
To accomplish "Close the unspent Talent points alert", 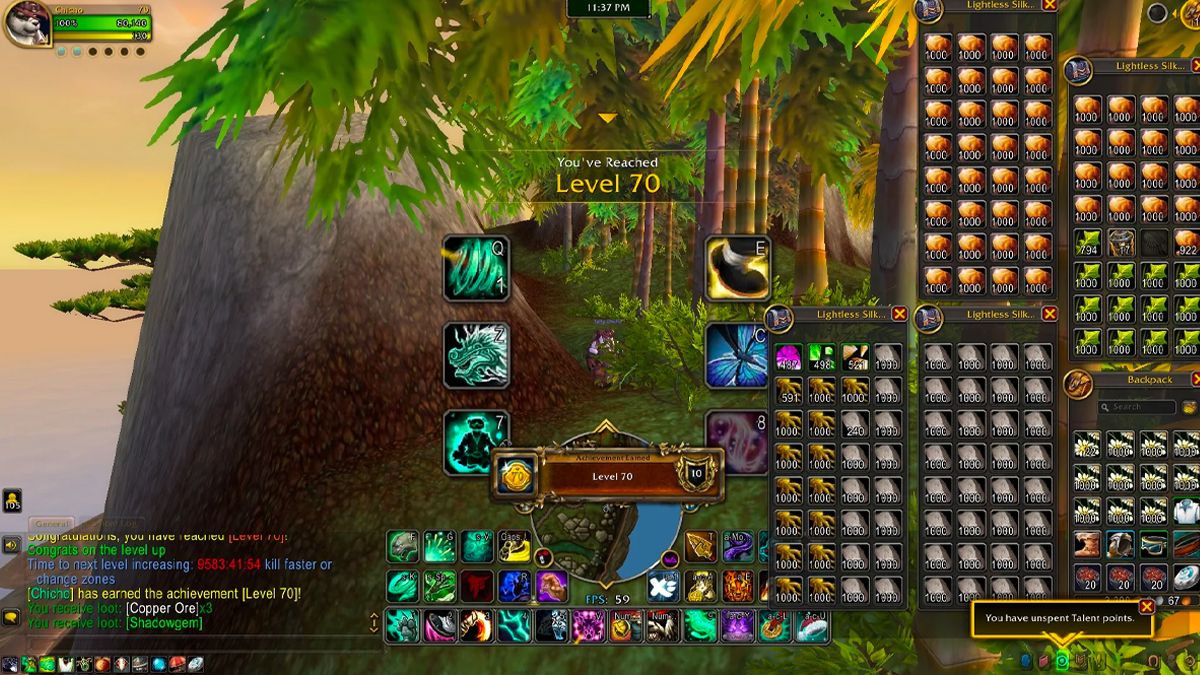I will 1146,606.
